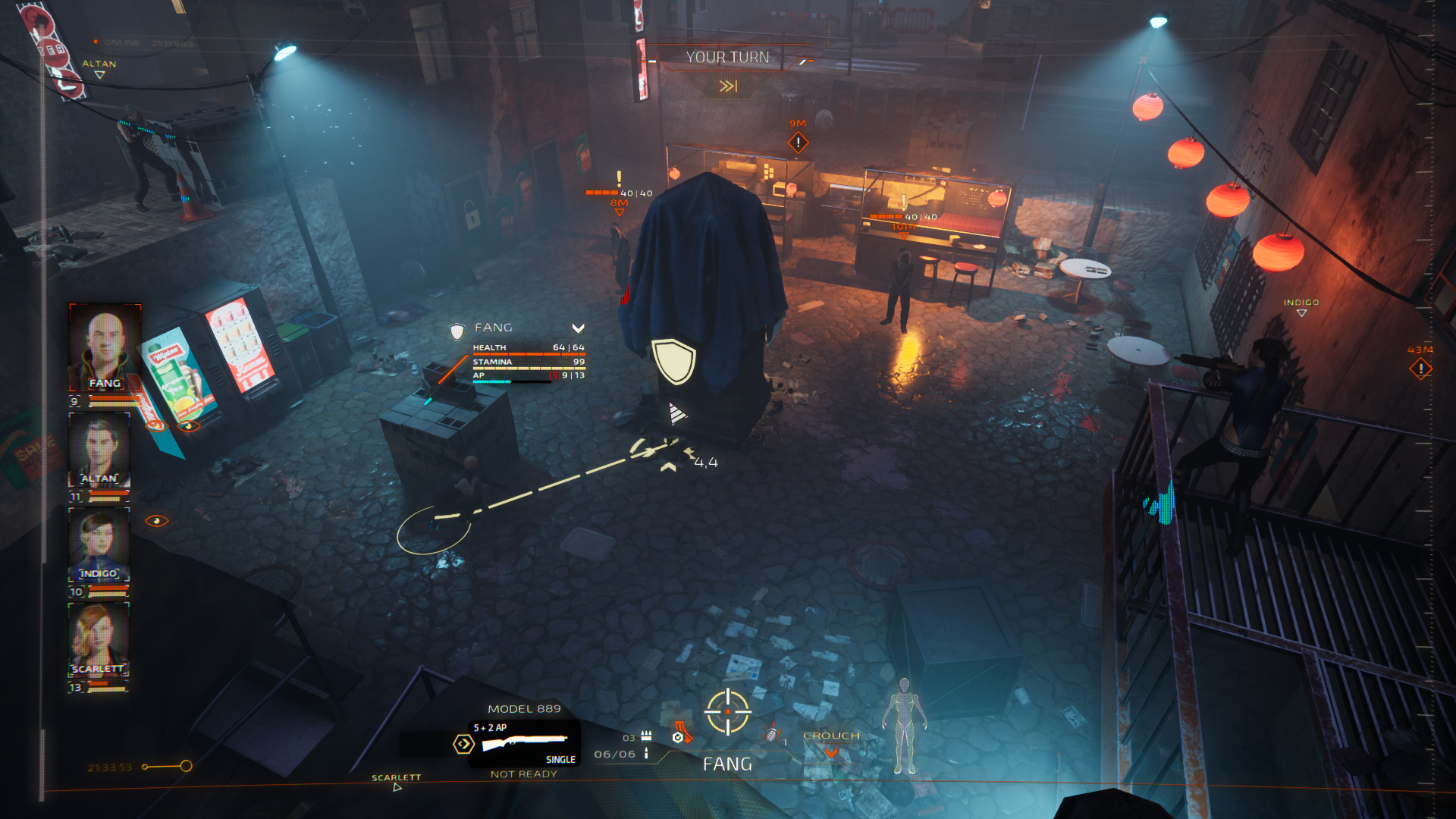
Task: Activate the crosshair aim action
Action: 728,712
